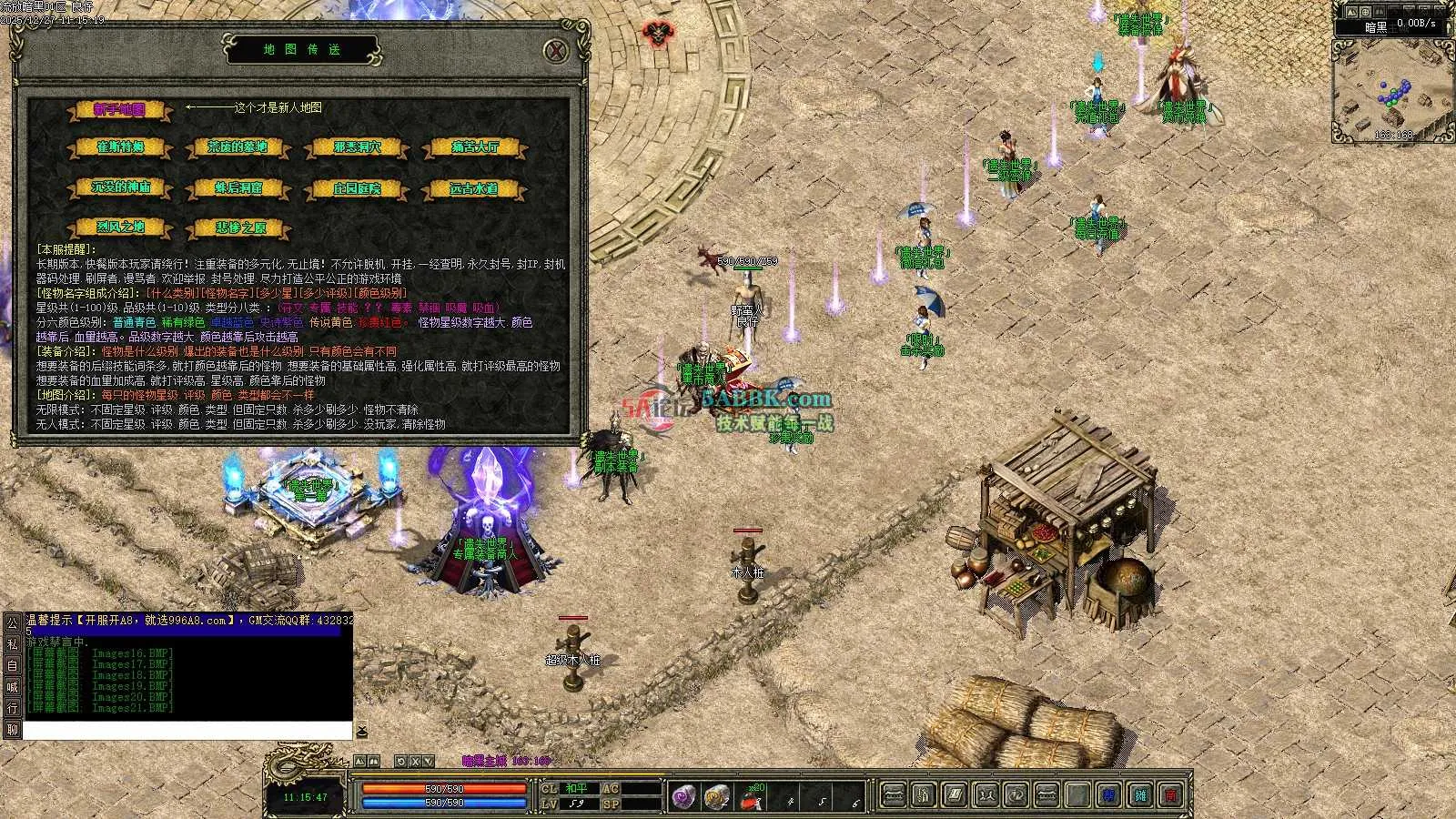This screenshot has width=1456, height=819.
Task: Teleport to 邪恶洞穴
Action: 357,147
